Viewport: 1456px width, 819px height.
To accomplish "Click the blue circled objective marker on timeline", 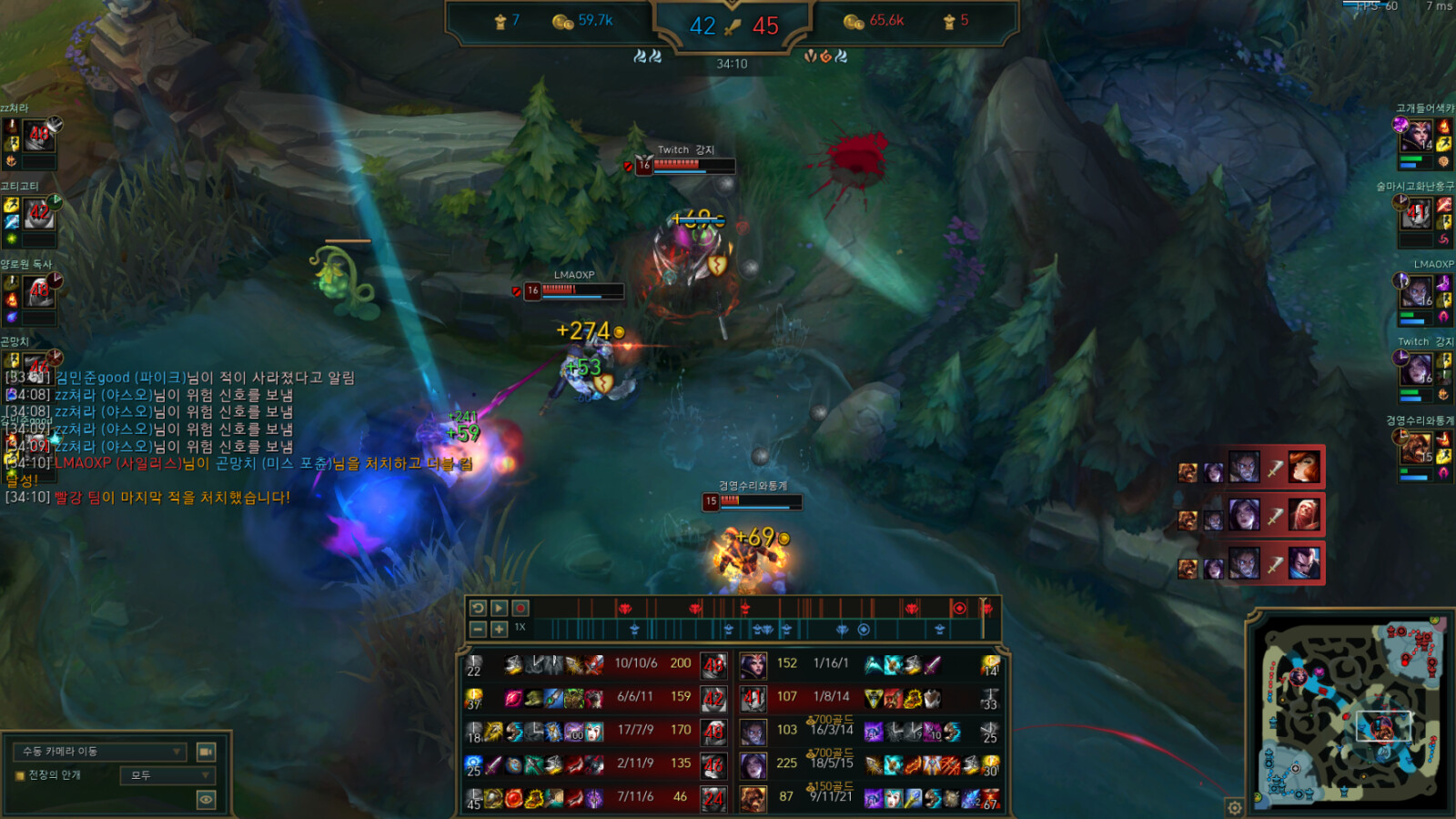I will 864,630.
